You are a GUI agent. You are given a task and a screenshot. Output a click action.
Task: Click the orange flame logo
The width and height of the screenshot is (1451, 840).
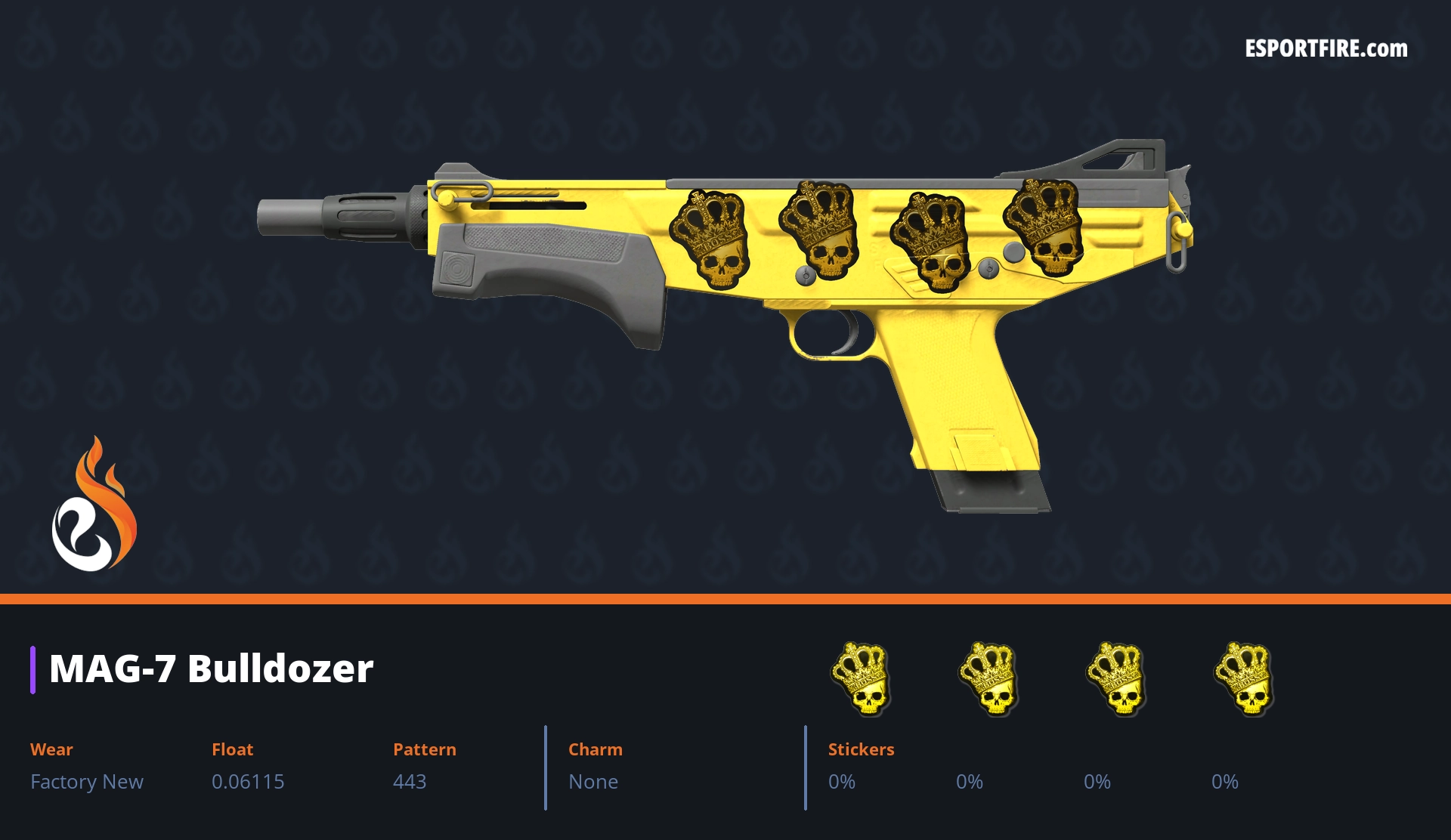[94, 506]
